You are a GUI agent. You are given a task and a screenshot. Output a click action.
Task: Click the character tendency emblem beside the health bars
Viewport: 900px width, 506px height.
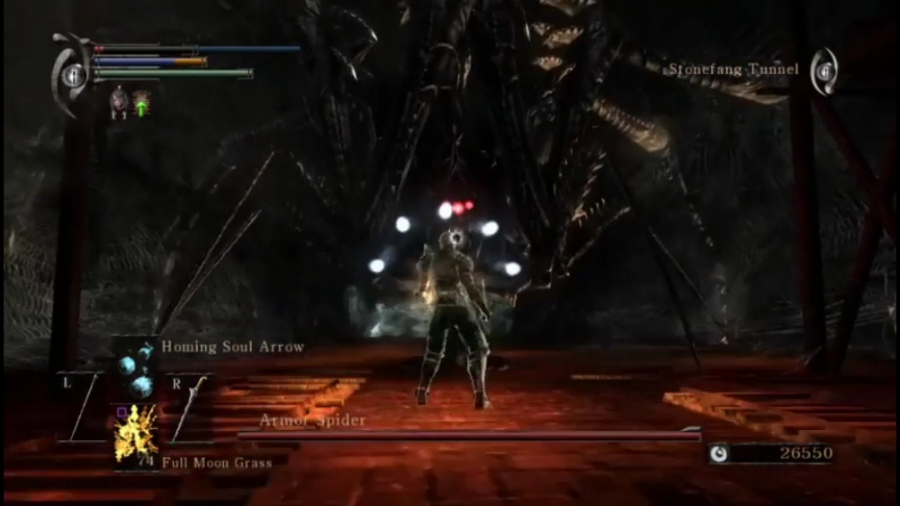[72, 73]
